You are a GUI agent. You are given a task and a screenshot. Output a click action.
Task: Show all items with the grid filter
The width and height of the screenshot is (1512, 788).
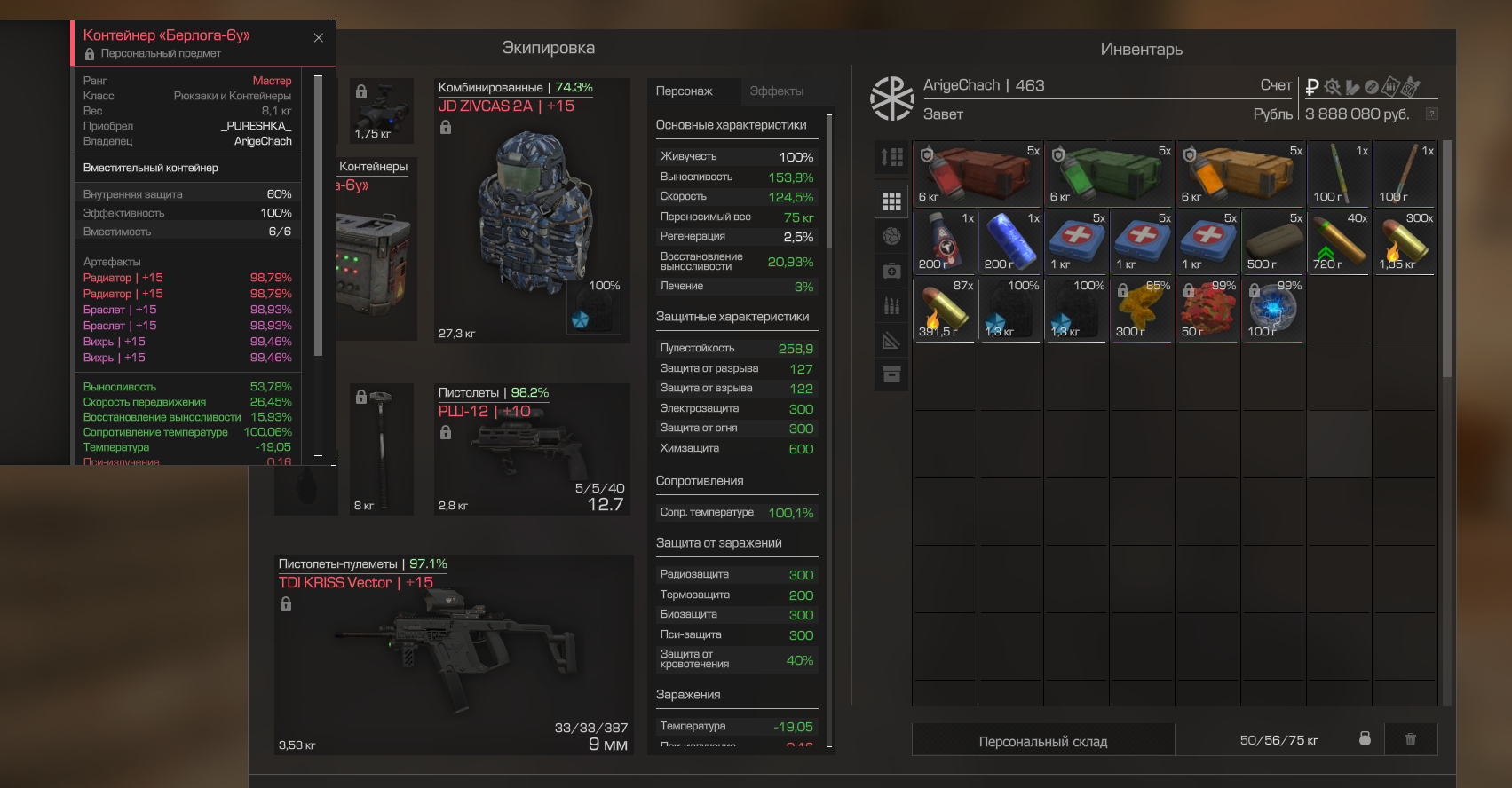coord(891,201)
